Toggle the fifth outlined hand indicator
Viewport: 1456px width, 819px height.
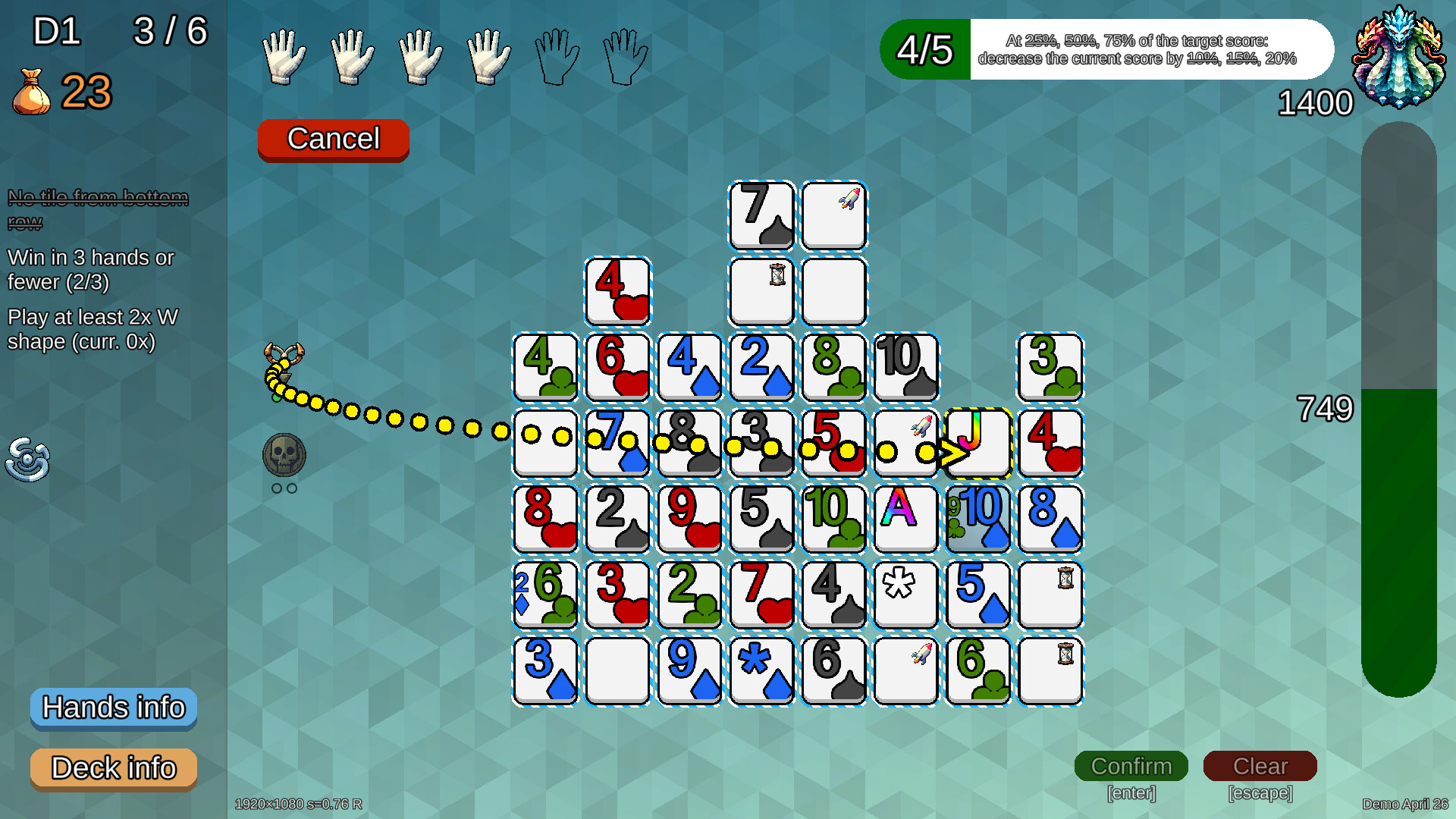pos(557,55)
